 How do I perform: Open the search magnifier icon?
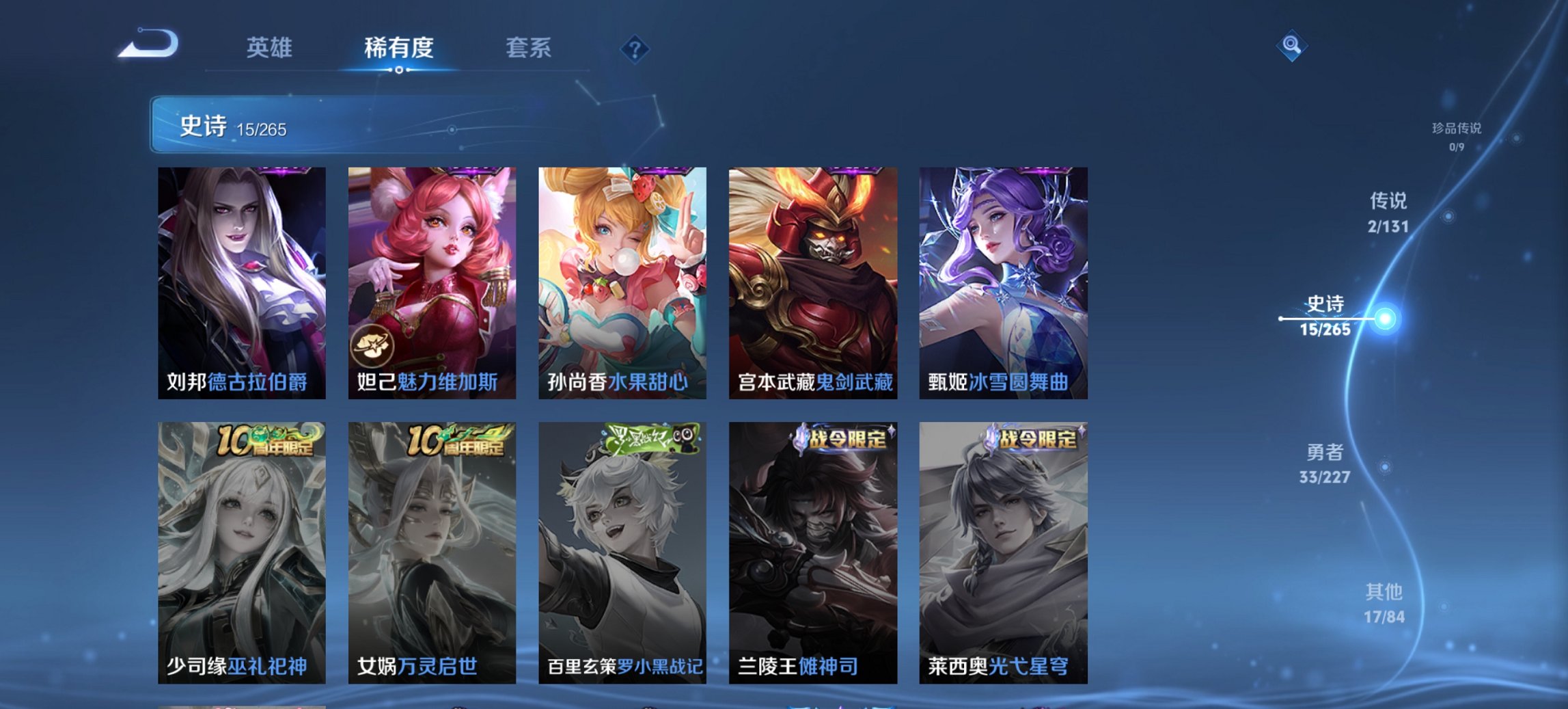[x=1291, y=46]
